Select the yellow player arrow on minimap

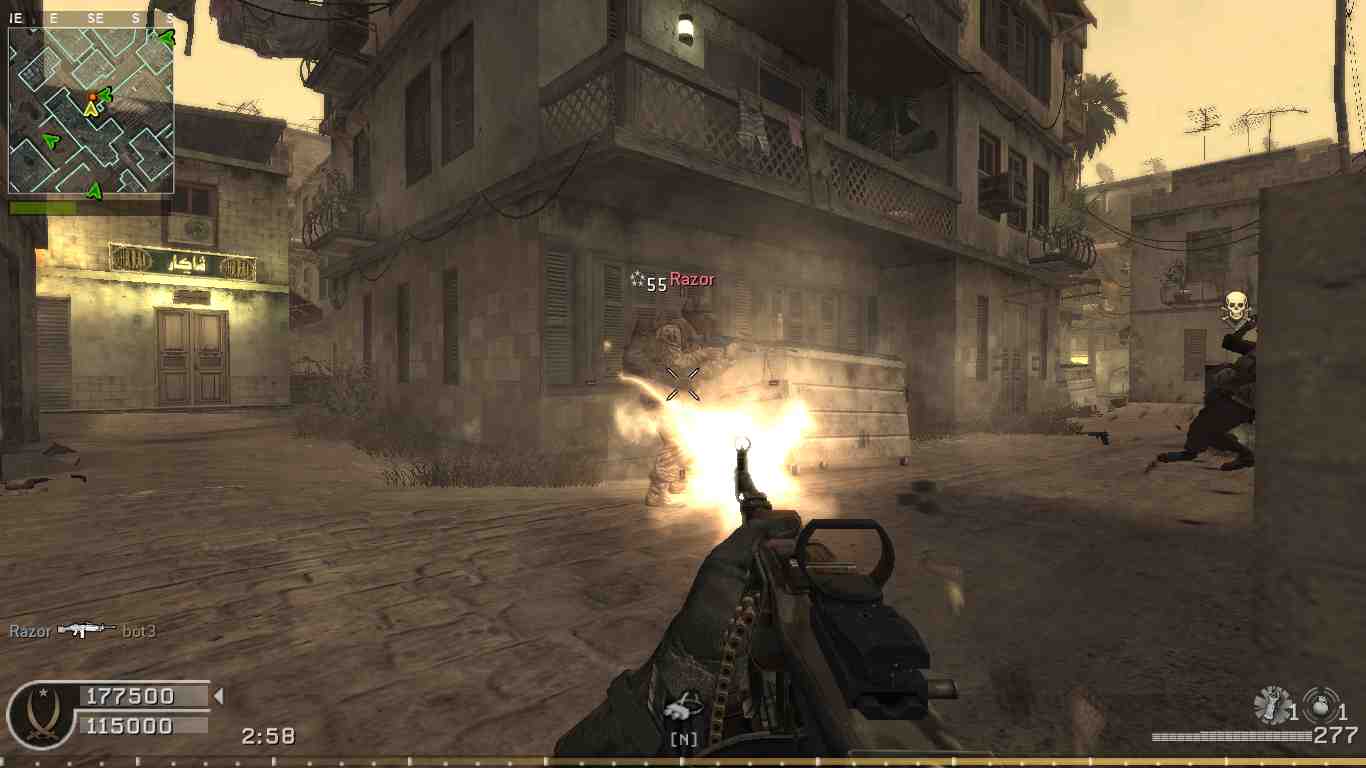[x=91, y=108]
